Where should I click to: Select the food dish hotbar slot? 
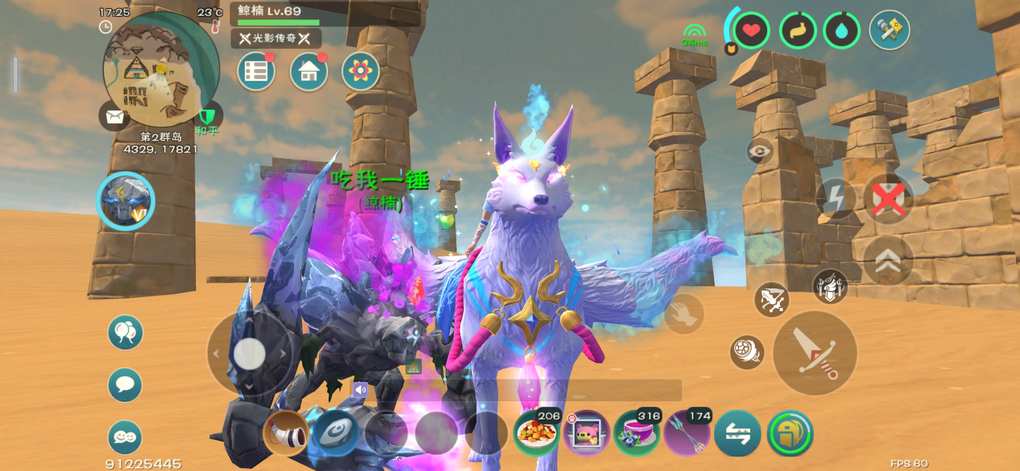tap(537, 432)
